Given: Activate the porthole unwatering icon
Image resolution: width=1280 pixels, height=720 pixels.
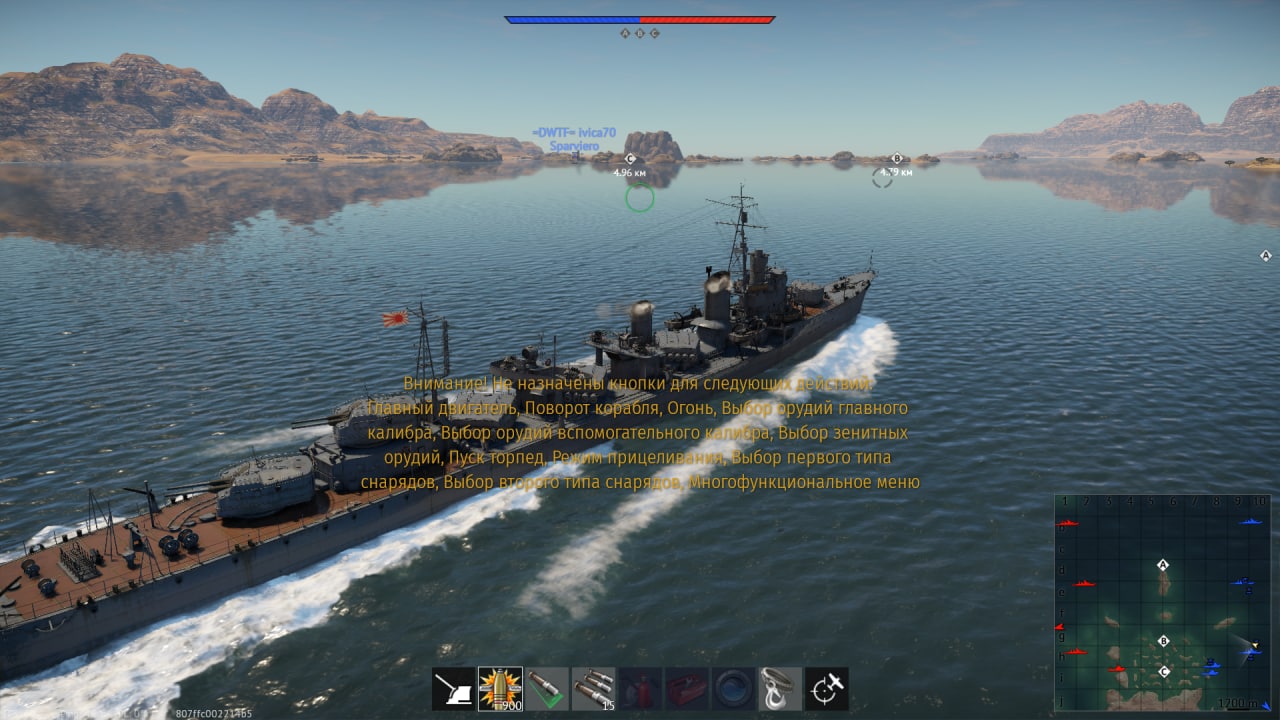Looking at the screenshot, I should (733, 689).
